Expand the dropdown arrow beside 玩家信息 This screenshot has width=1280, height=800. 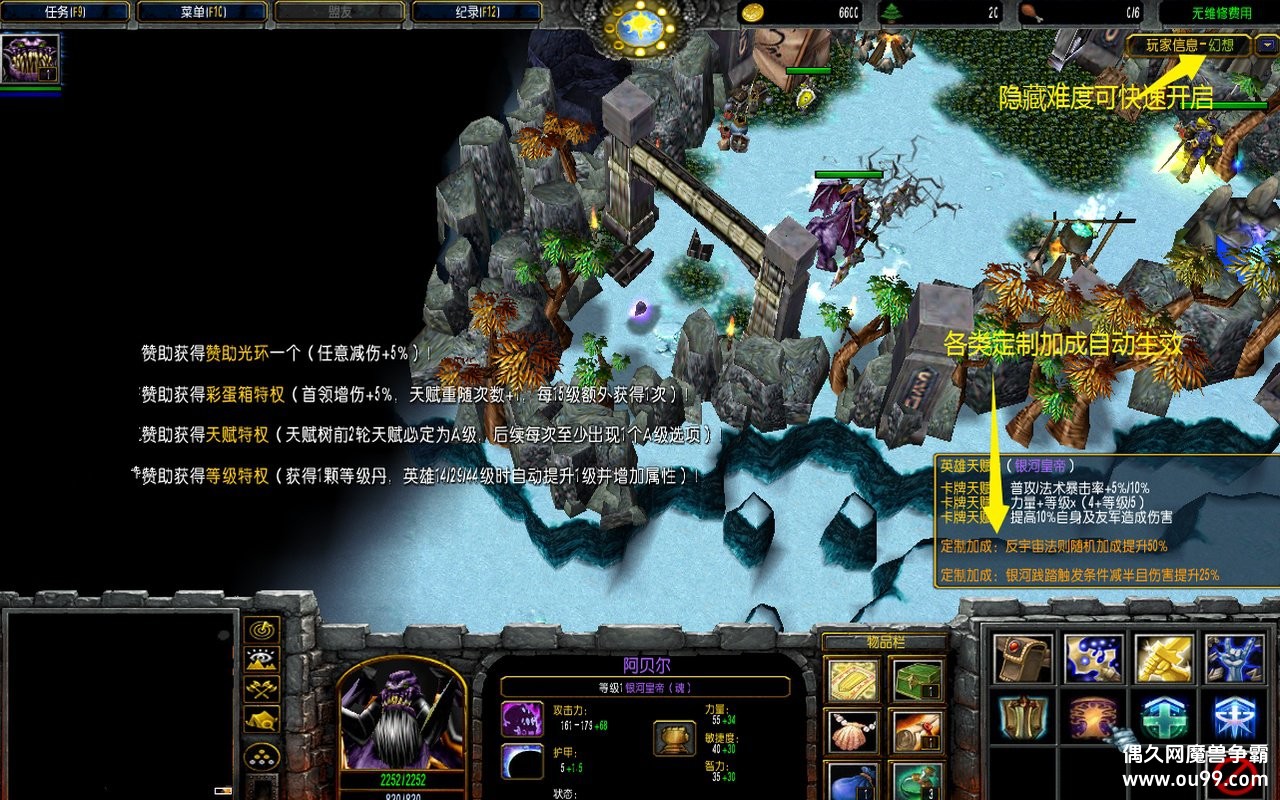pos(1267,45)
